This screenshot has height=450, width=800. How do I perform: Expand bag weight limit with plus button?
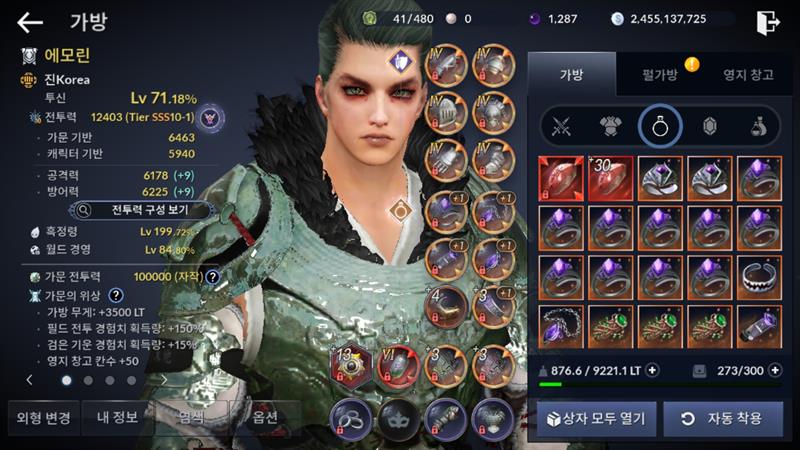tap(653, 370)
